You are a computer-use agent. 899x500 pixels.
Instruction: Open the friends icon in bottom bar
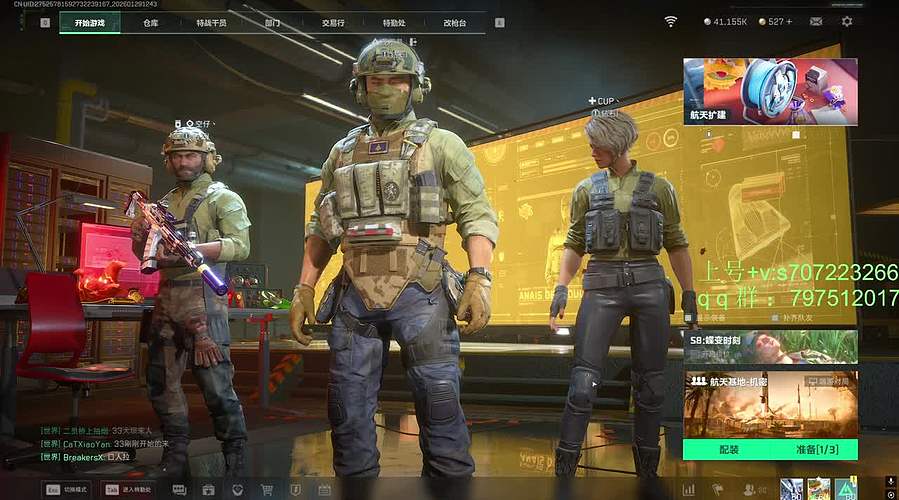752,490
